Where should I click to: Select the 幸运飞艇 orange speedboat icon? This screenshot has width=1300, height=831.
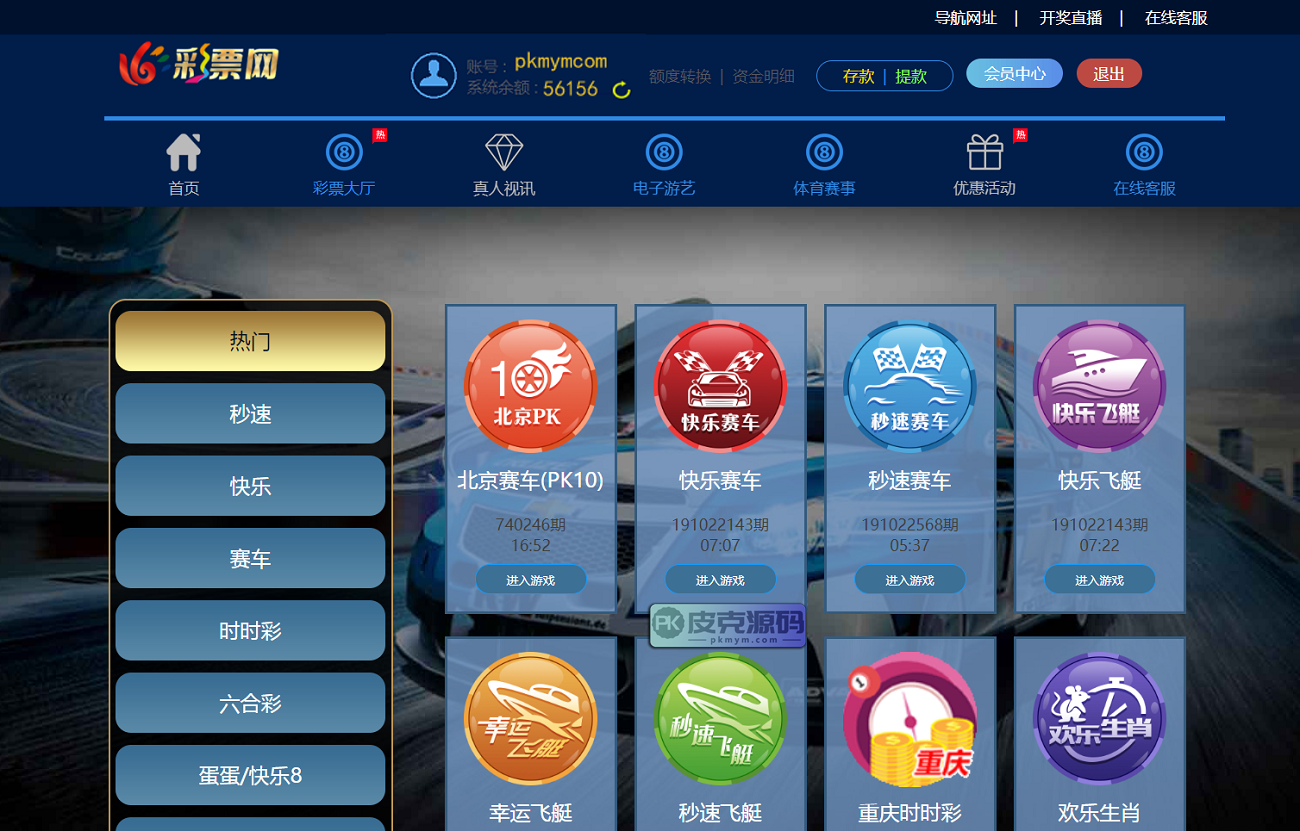click(530, 720)
